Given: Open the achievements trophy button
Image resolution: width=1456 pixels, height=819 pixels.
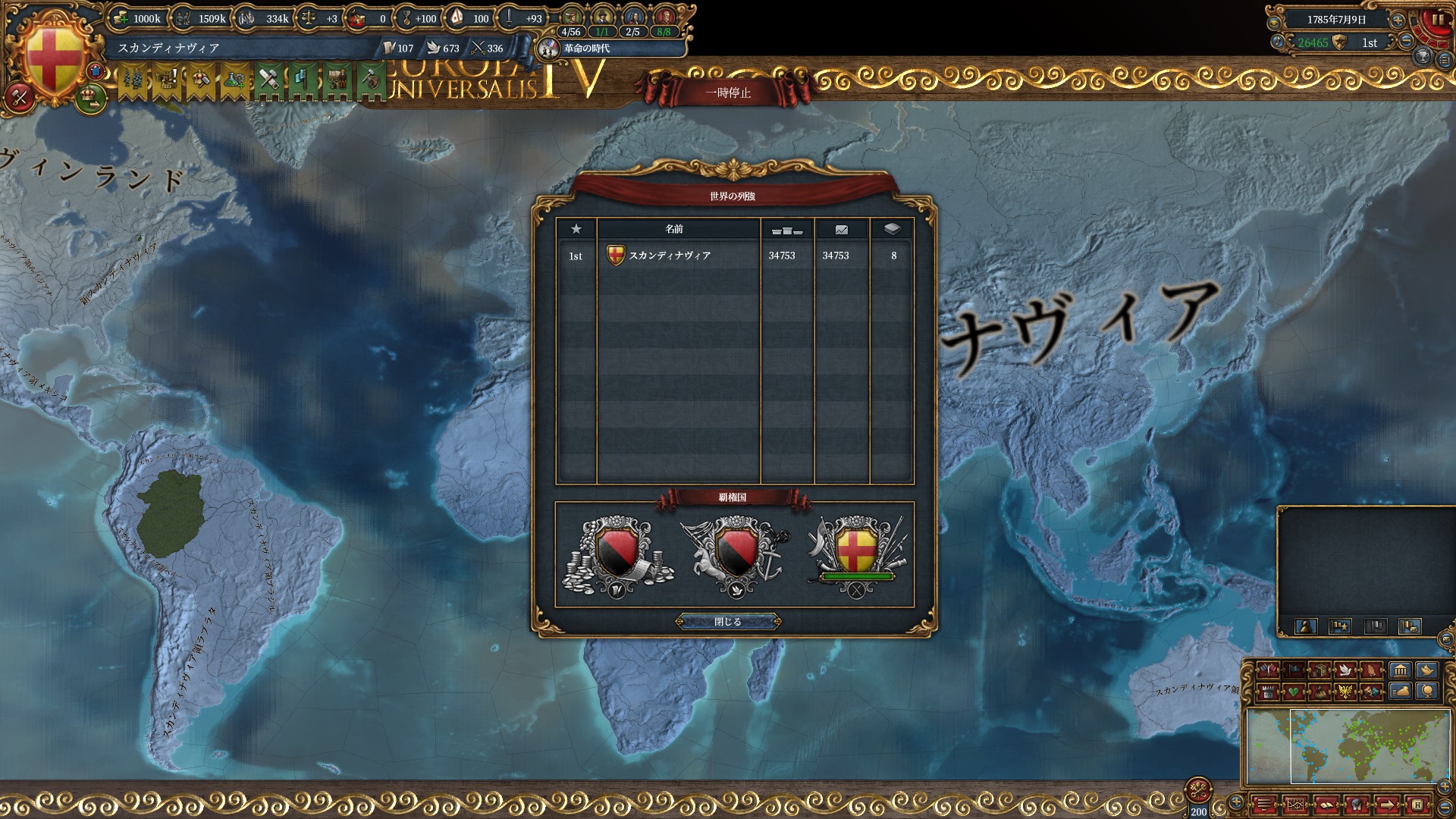Looking at the screenshot, I should [x=1423, y=57].
